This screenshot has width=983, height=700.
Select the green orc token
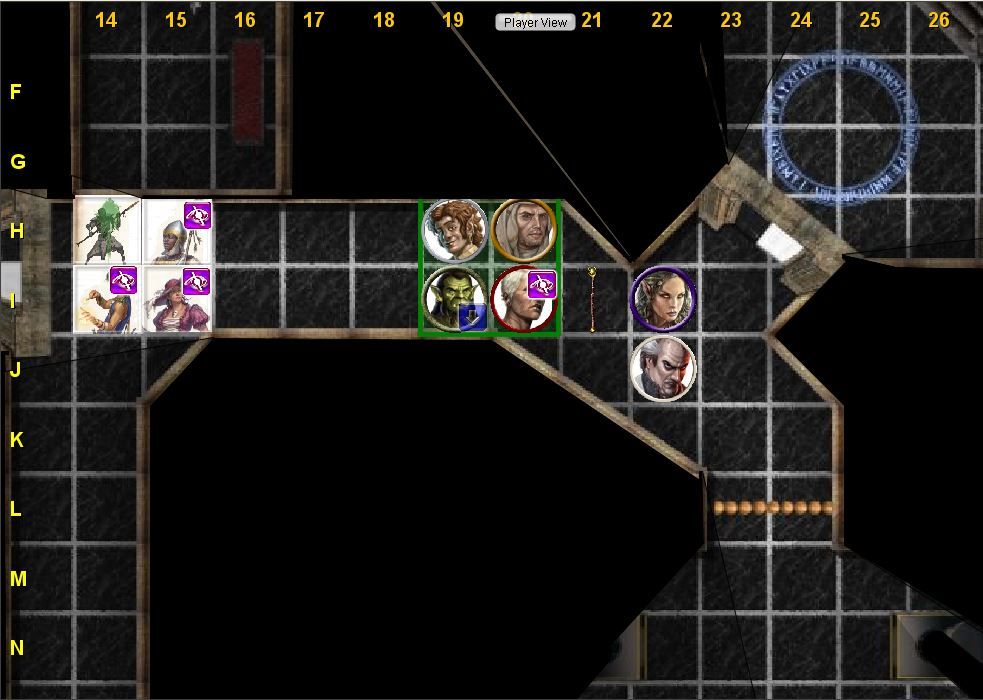453,299
